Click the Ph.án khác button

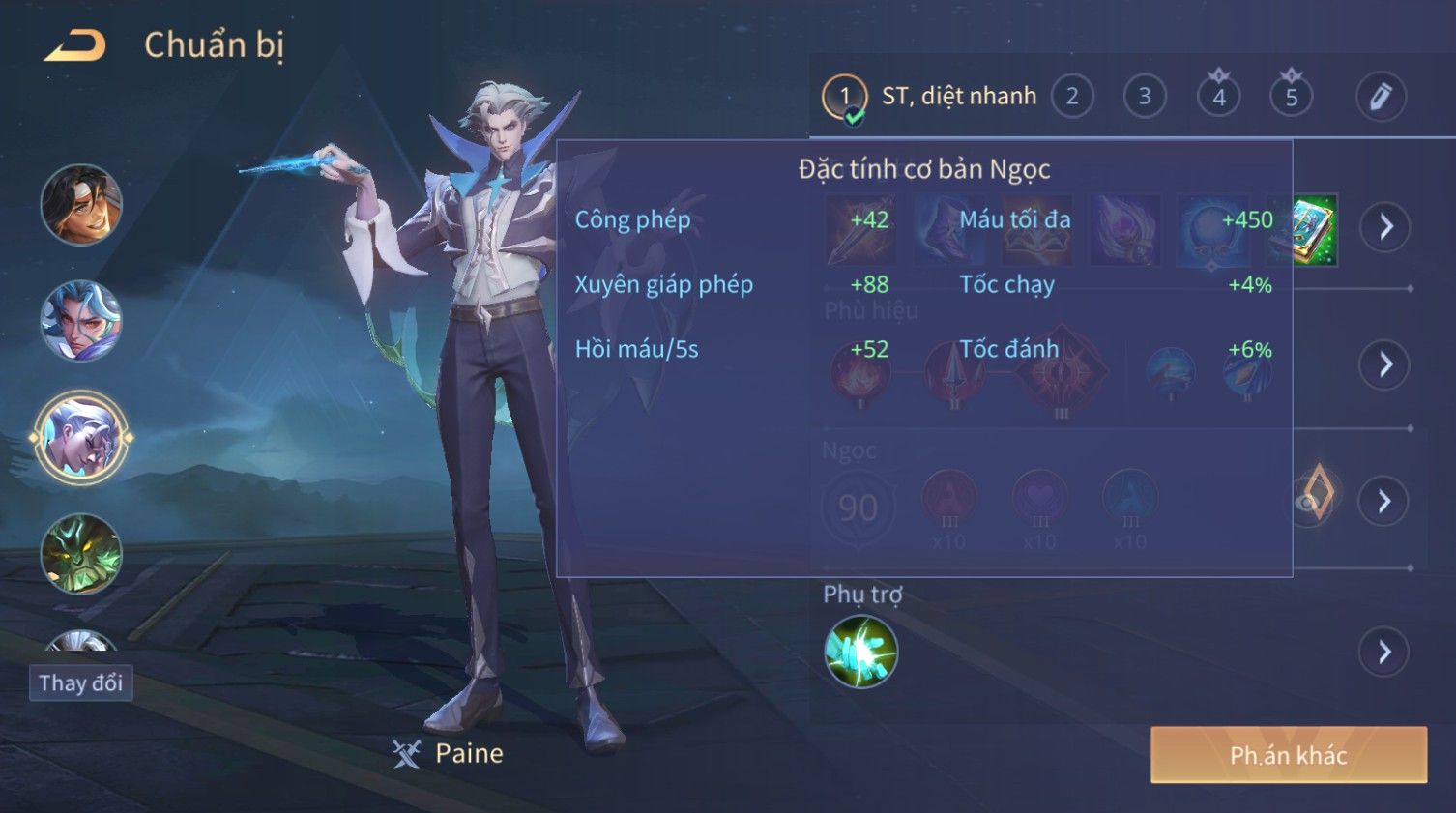(1288, 755)
